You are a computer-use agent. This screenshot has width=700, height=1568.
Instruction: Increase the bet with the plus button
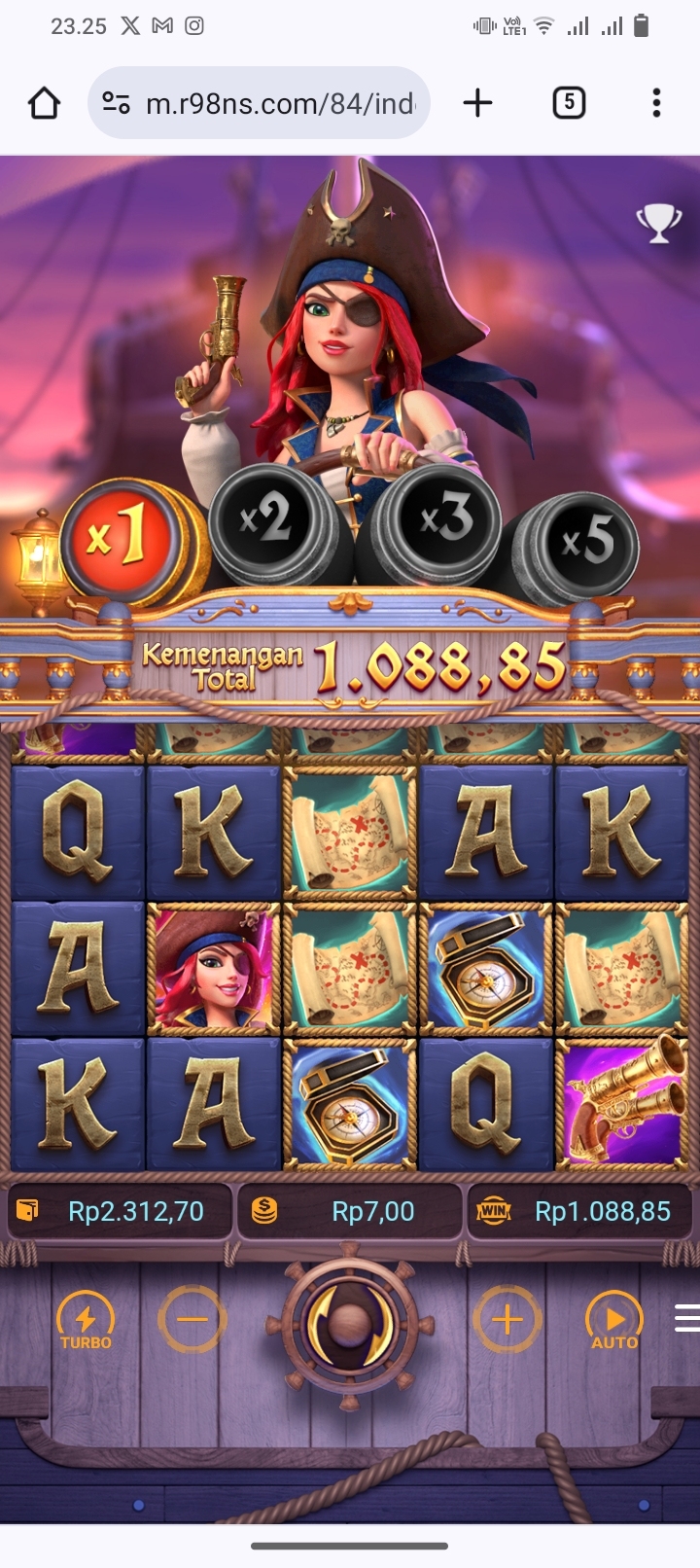(507, 1320)
